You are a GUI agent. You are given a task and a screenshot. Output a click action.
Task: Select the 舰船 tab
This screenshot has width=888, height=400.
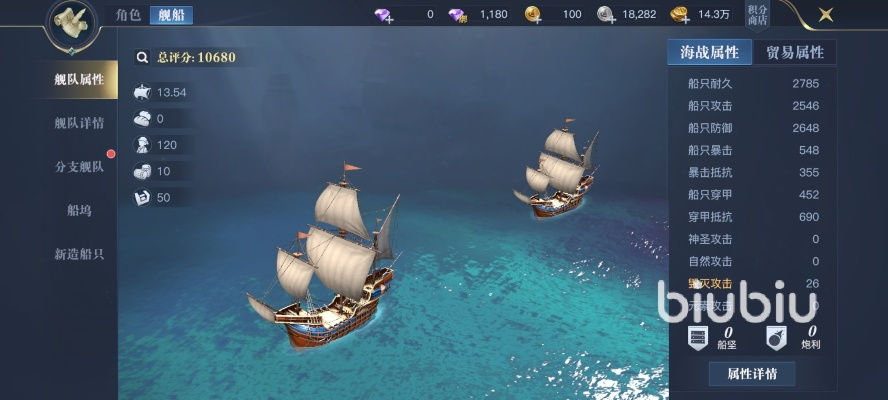click(x=171, y=15)
